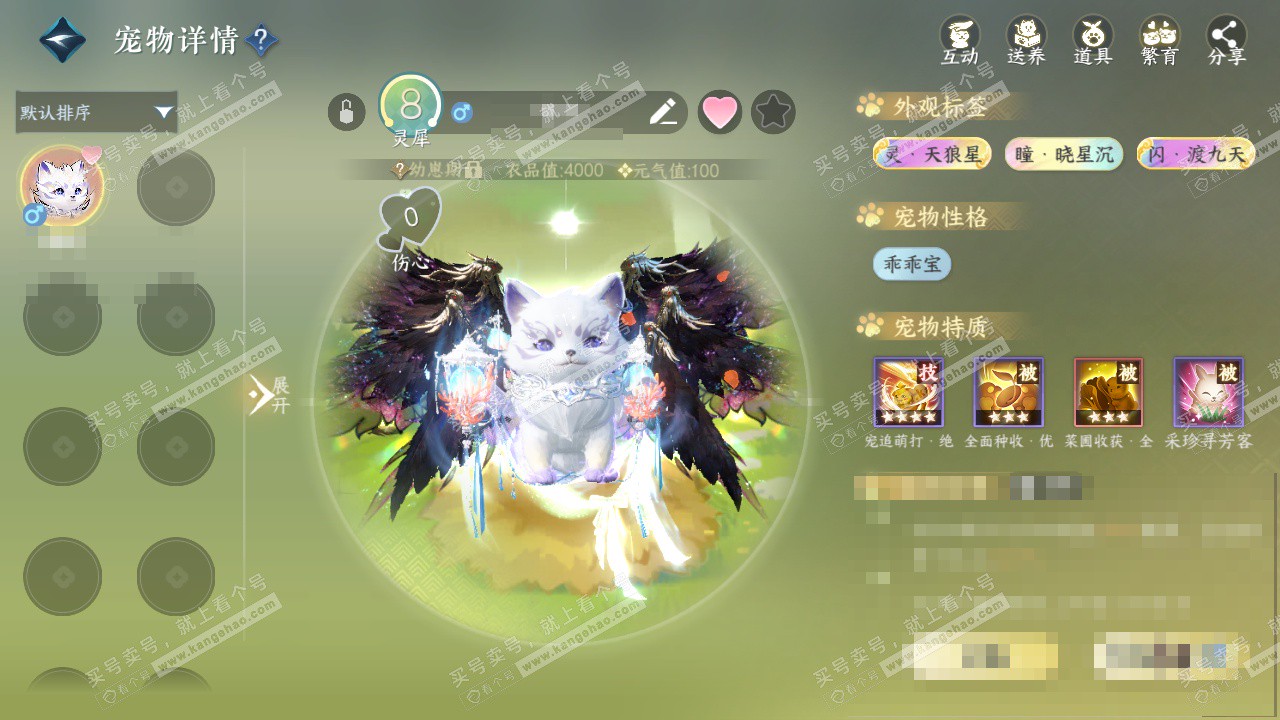
Task: Open the pet details help question mark
Action: coord(261,41)
